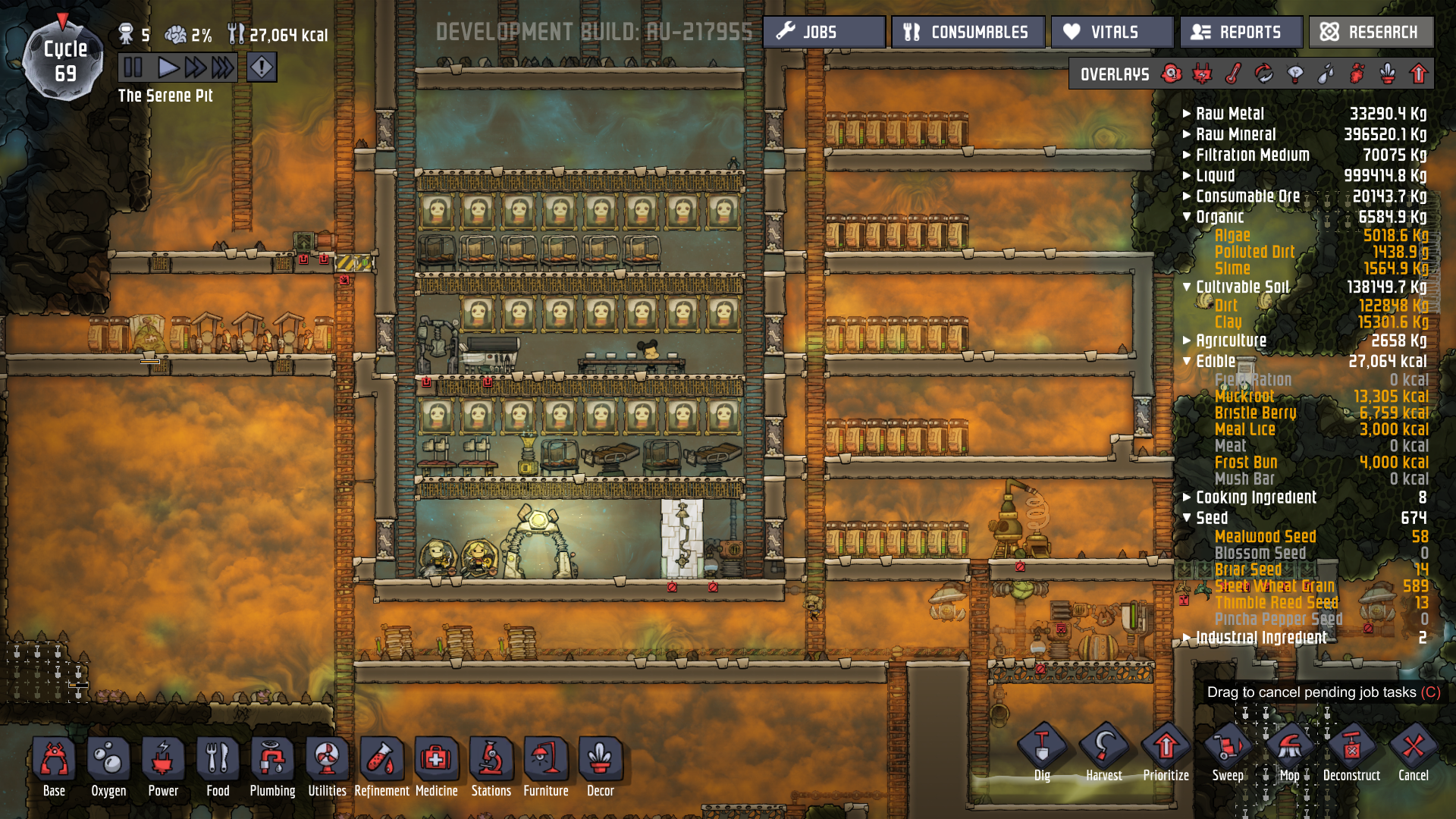Open the Jobs panel
The width and height of the screenshot is (1456, 819).
(824, 32)
